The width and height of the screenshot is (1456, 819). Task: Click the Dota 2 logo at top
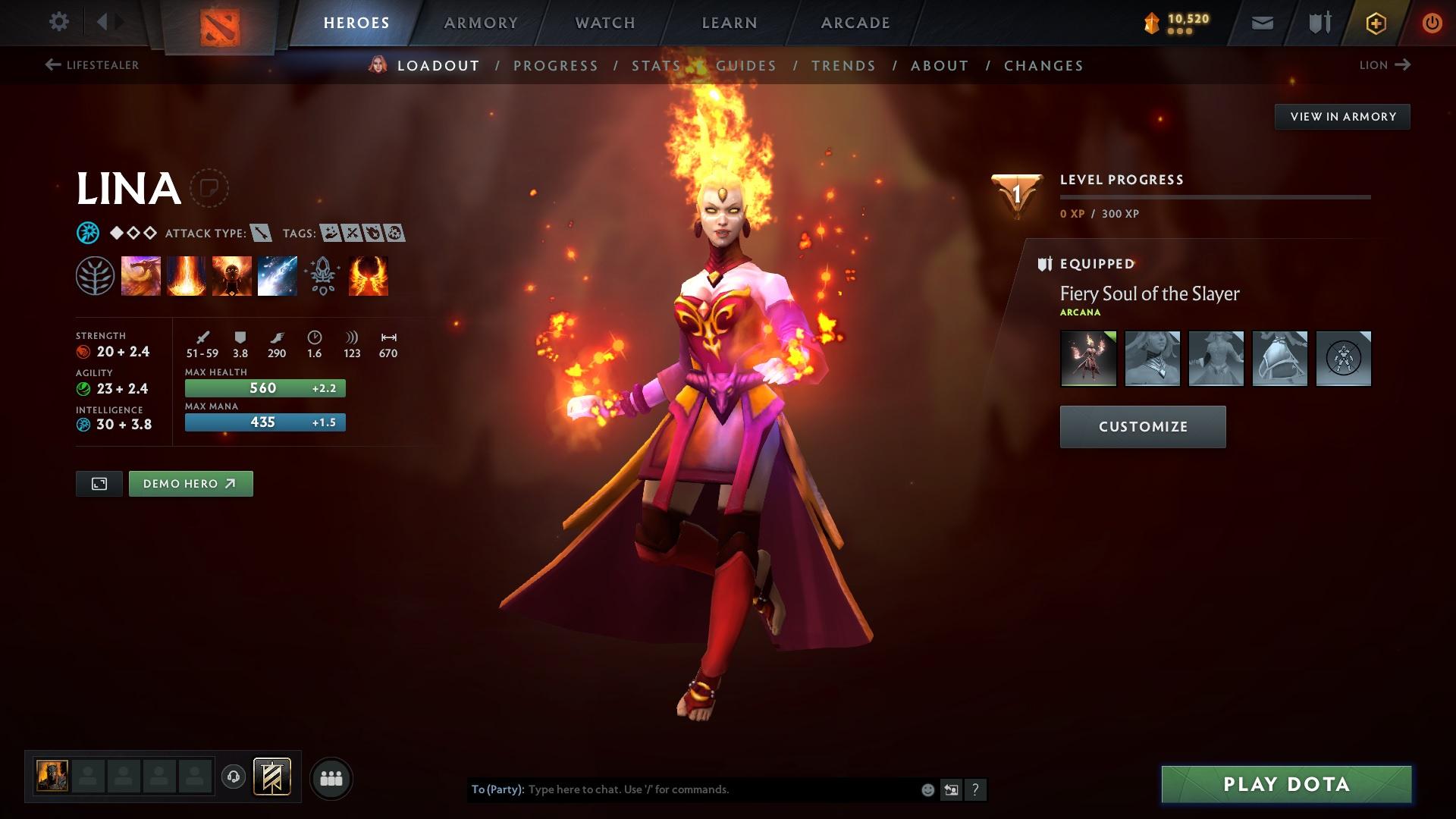coord(218,22)
